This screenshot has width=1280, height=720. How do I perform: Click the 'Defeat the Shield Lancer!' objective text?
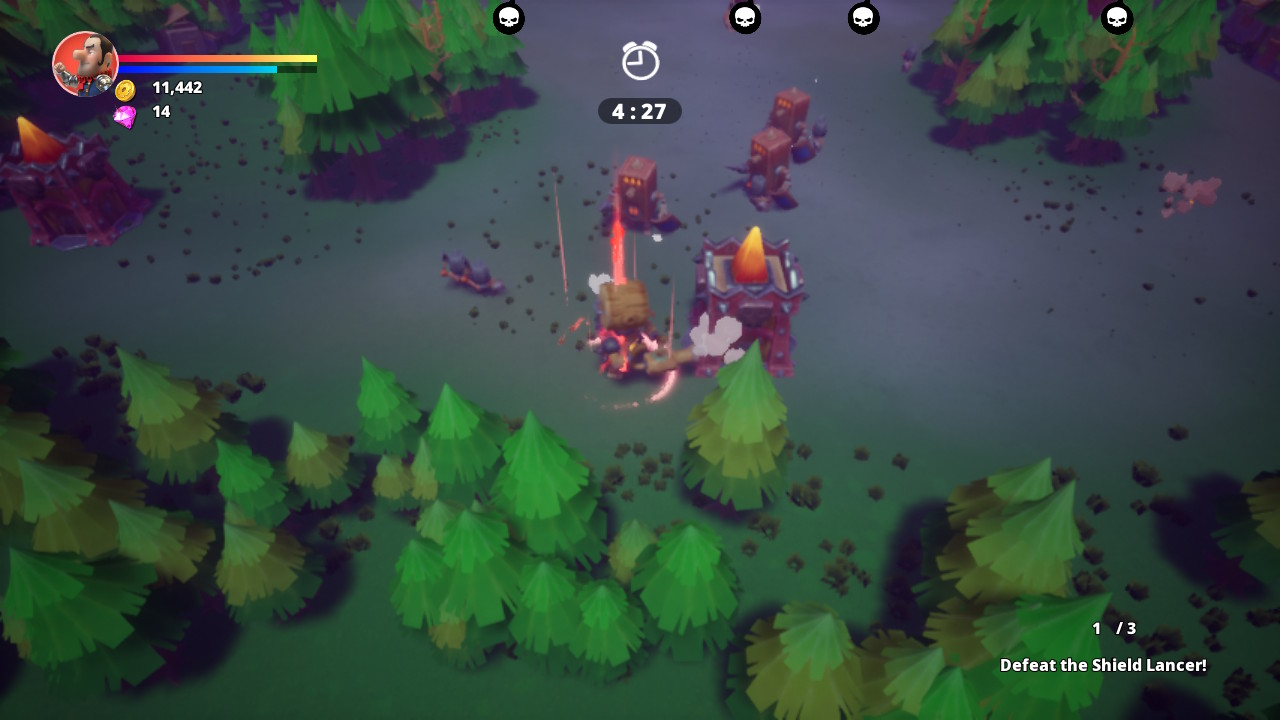click(1104, 664)
